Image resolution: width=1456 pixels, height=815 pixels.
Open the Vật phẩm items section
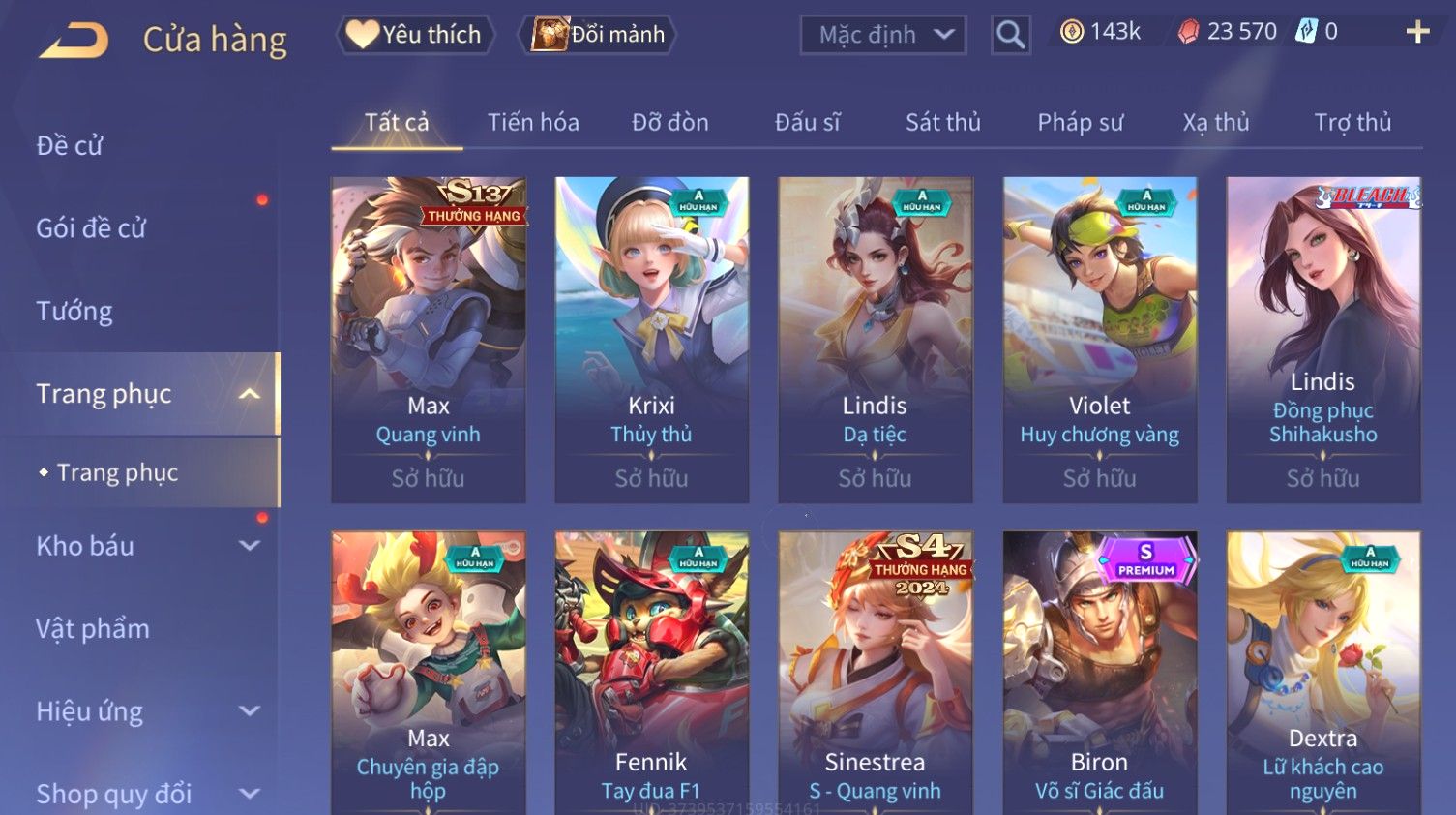click(93, 629)
